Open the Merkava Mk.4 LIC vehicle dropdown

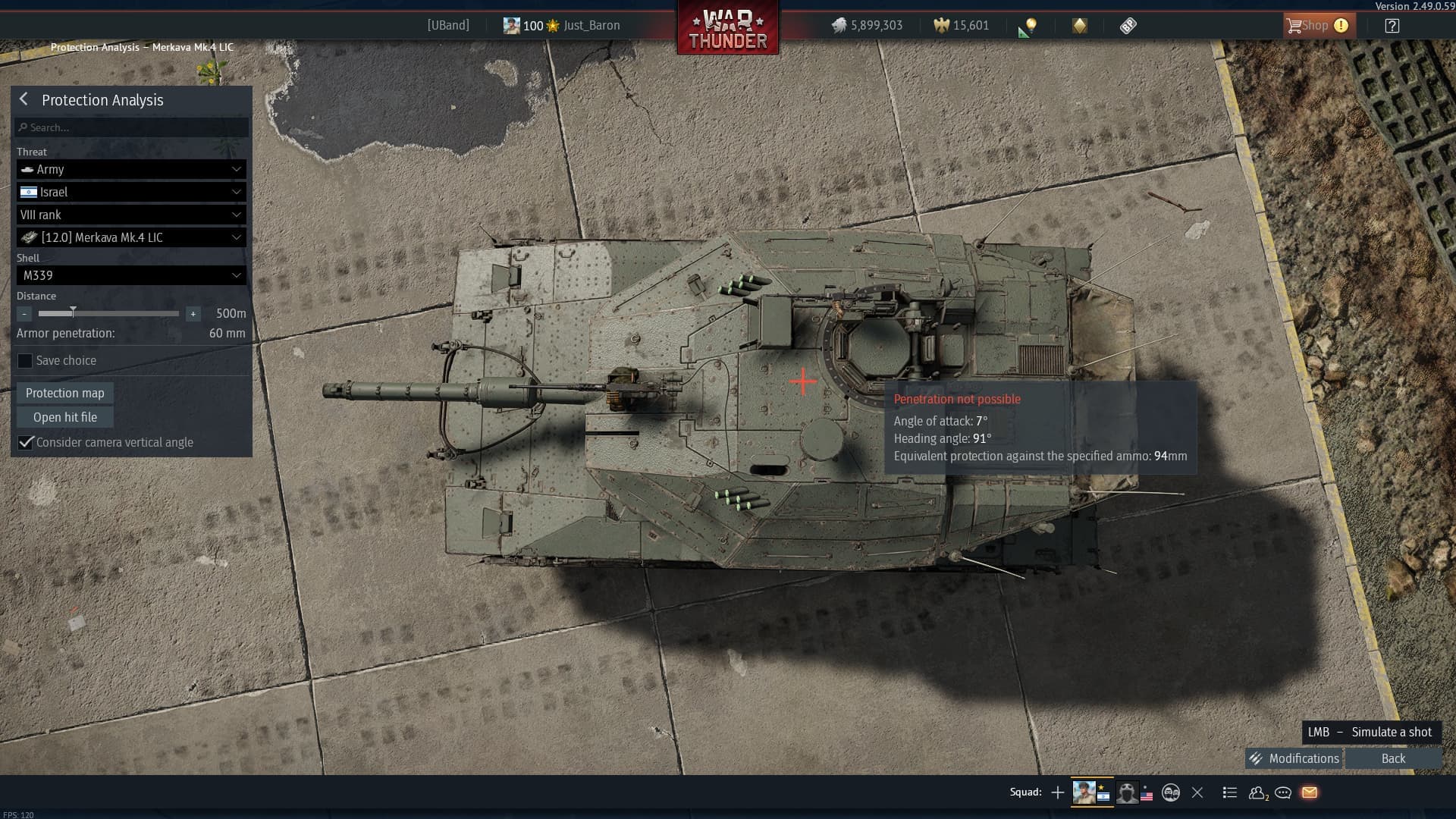point(131,237)
